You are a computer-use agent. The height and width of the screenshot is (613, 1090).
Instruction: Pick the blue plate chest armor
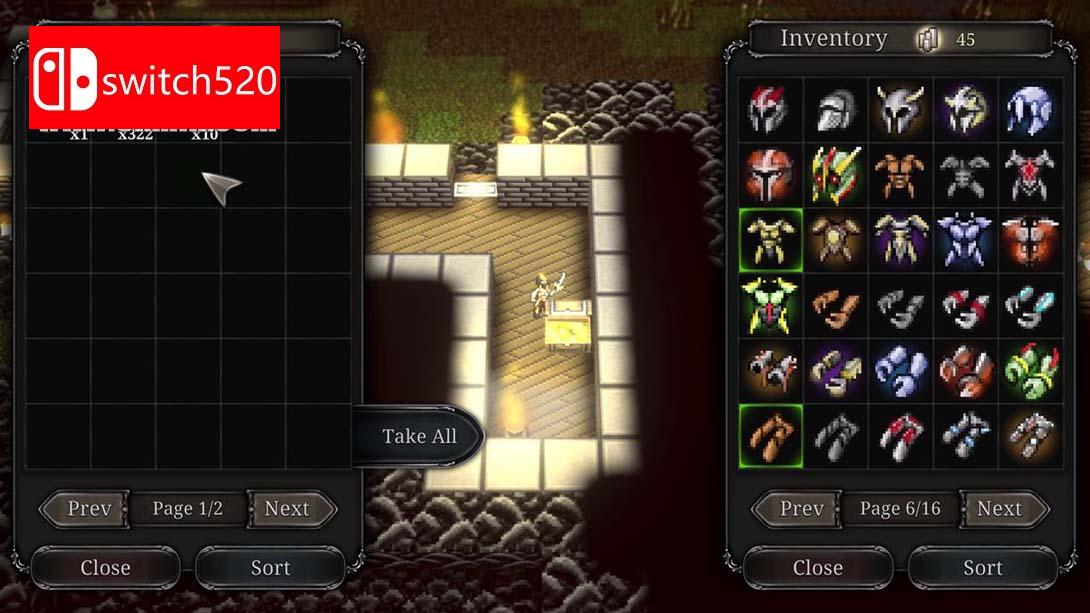[x=965, y=240]
